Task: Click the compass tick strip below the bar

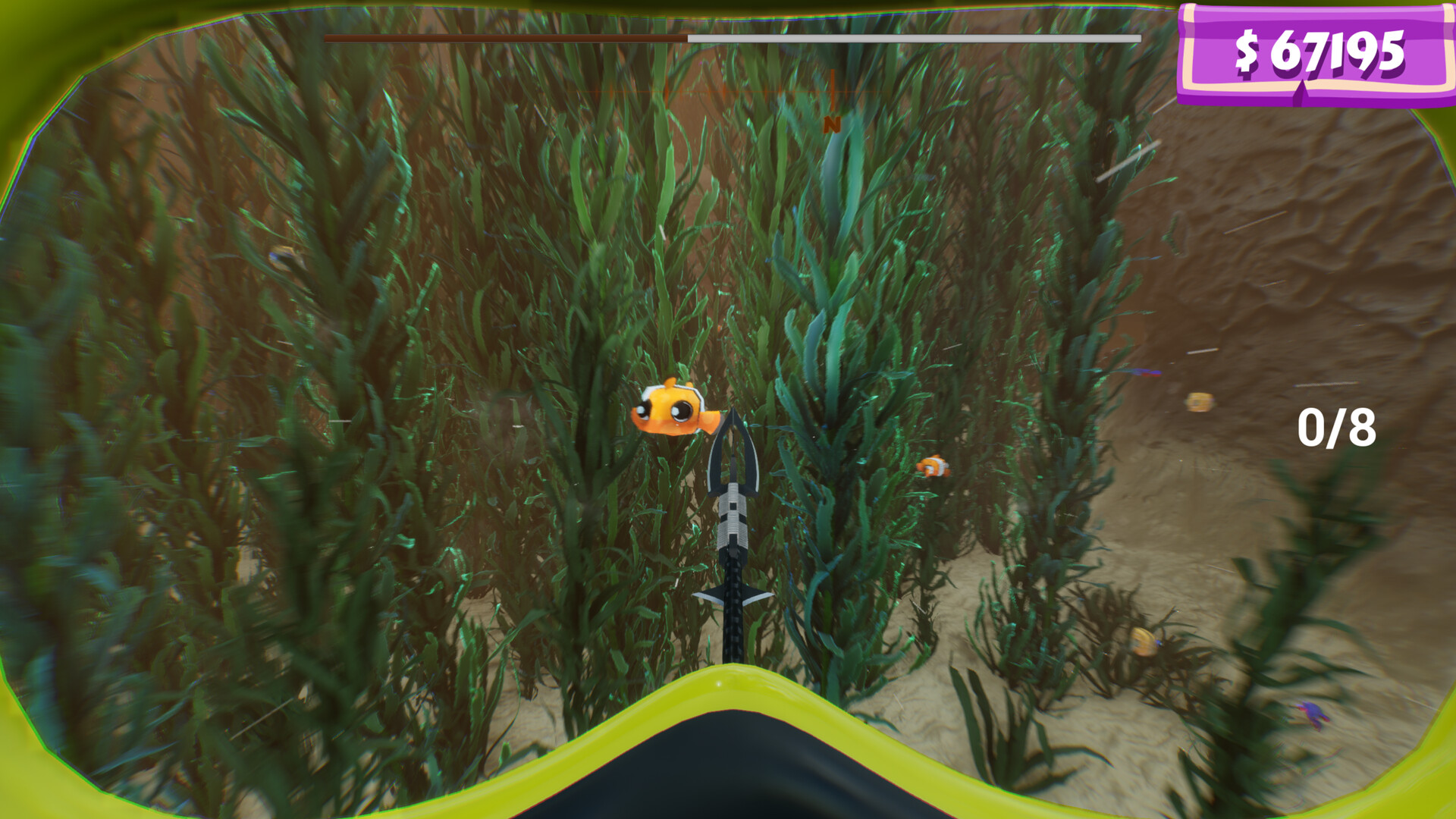Action: (758, 91)
